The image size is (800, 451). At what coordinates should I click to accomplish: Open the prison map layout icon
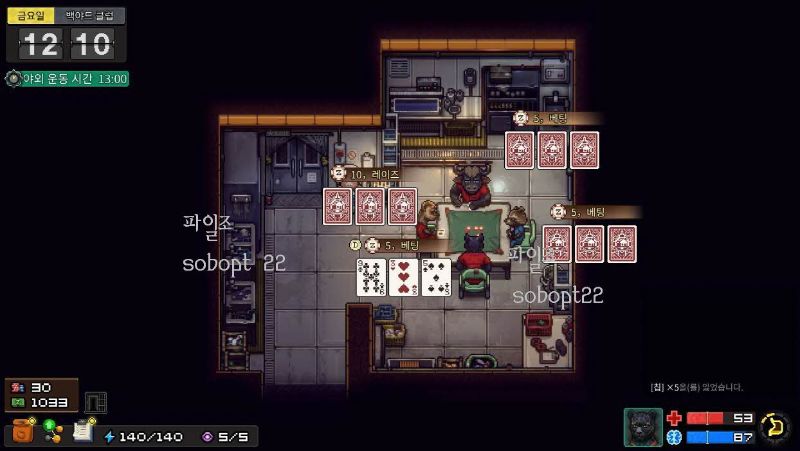(x=96, y=401)
